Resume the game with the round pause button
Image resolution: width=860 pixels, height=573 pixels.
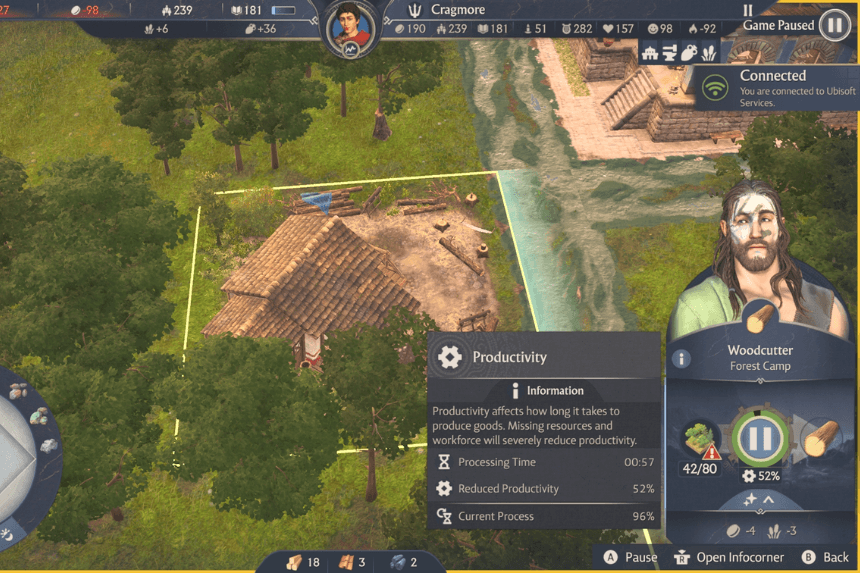pyautogui.click(x=834, y=26)
